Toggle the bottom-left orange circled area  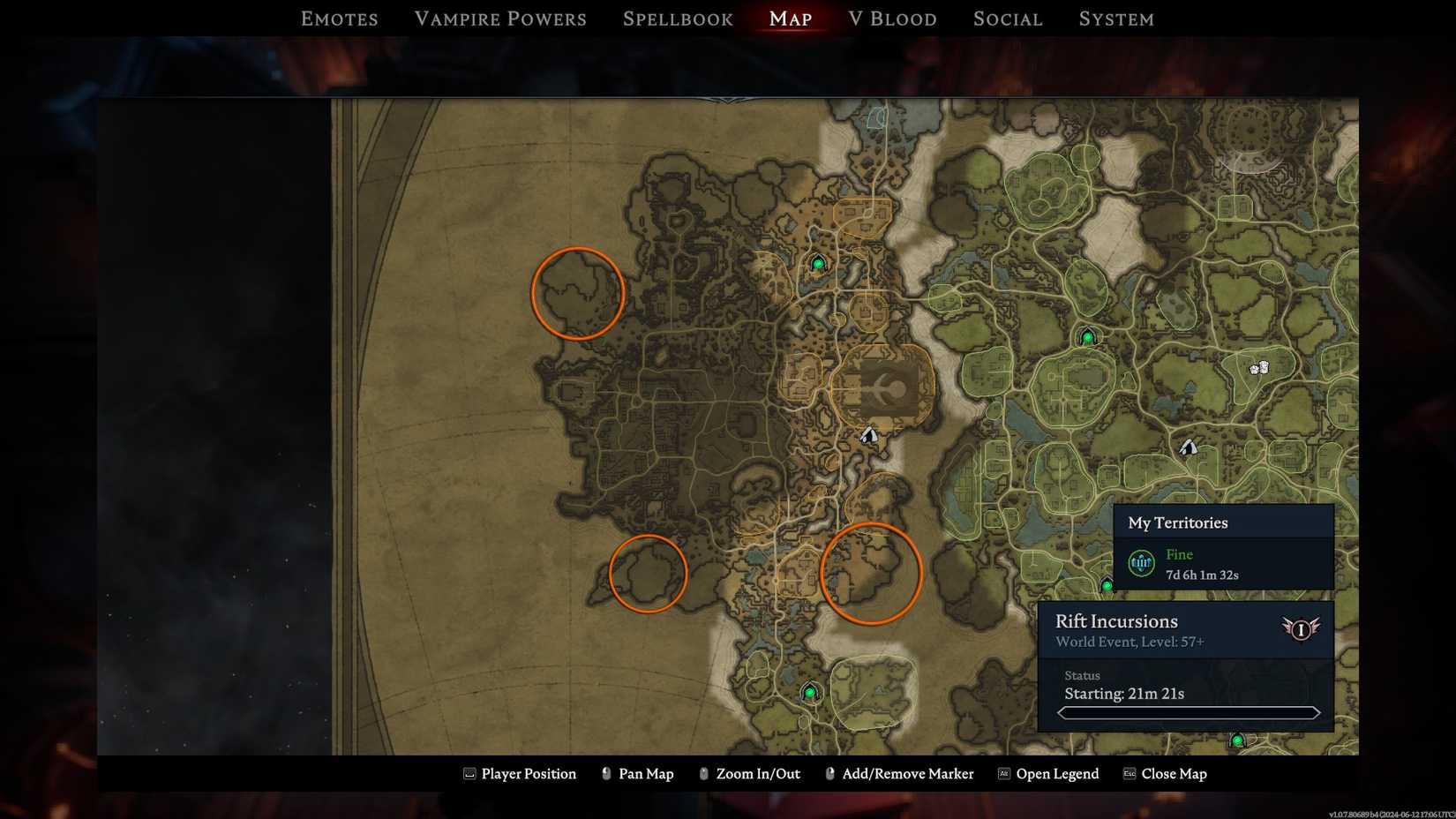tap(649, 573)
